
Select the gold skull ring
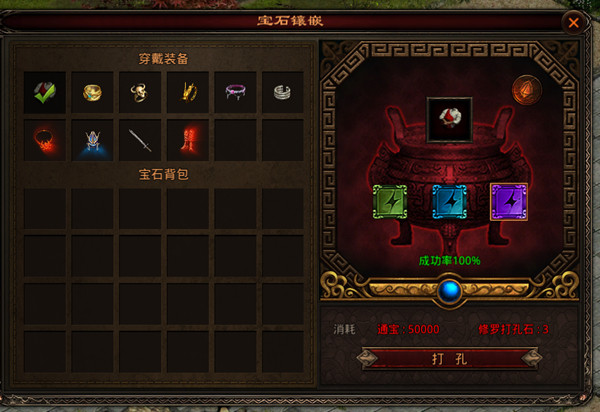140,92
